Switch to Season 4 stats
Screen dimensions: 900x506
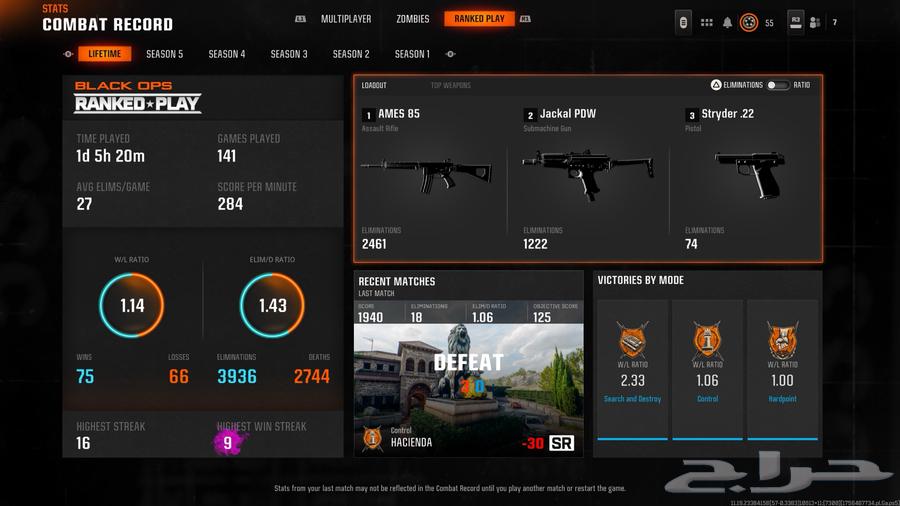pos(227,54)
